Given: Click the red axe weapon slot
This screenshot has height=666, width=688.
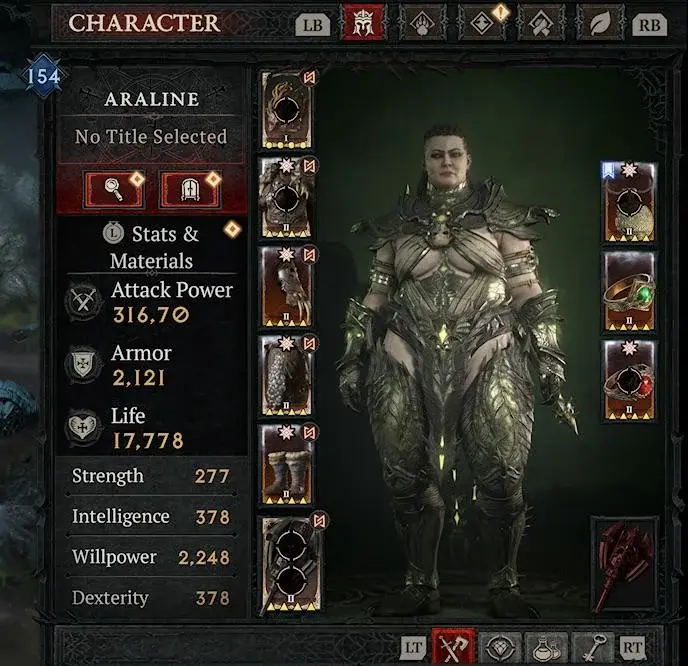Looking at the screenshot, I should (624, 564).
